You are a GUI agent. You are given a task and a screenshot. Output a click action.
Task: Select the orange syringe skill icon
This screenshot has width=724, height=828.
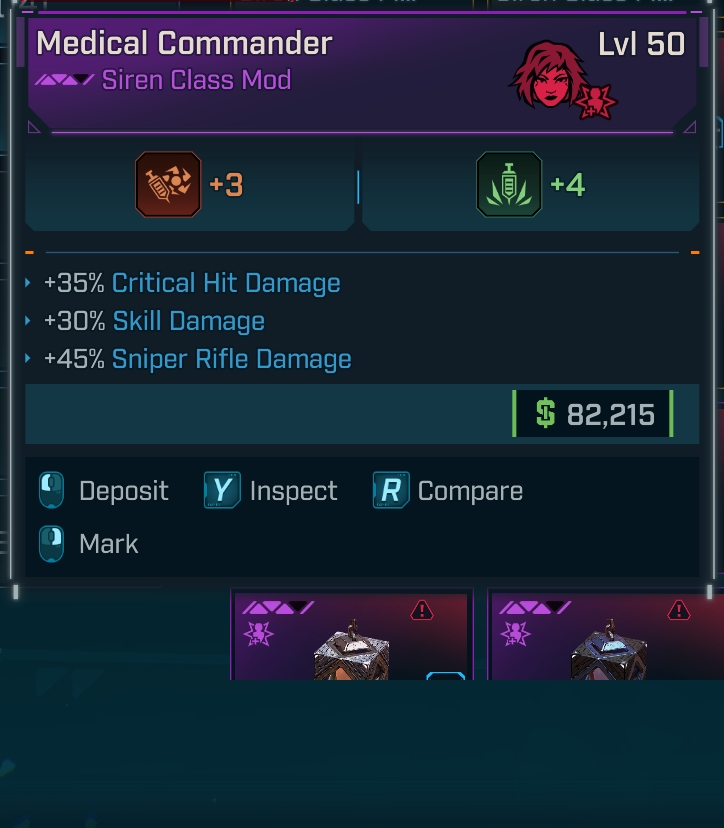tap(168, 185)
